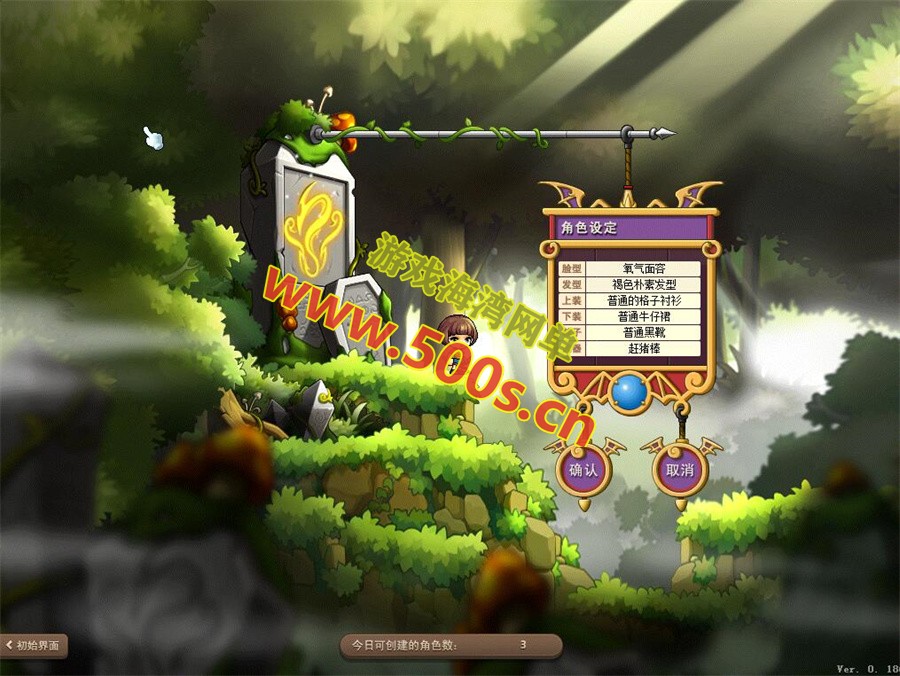Image resolution: width=900 pixels, height=676 pixels.
Task: Confirm the character with 确认
Action: (x=583, y=470)
